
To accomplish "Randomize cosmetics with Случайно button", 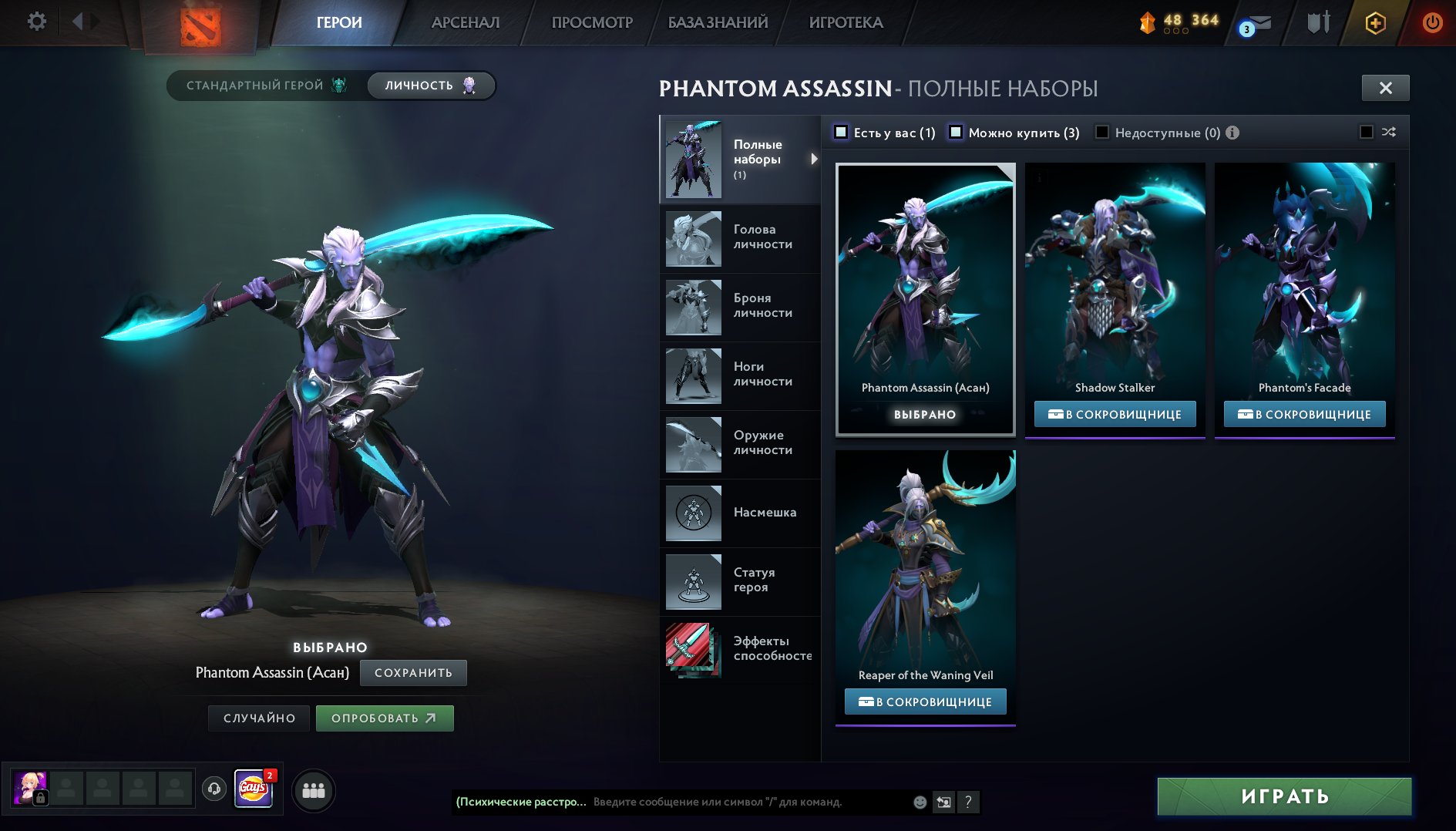I will (x=259, y=718).
